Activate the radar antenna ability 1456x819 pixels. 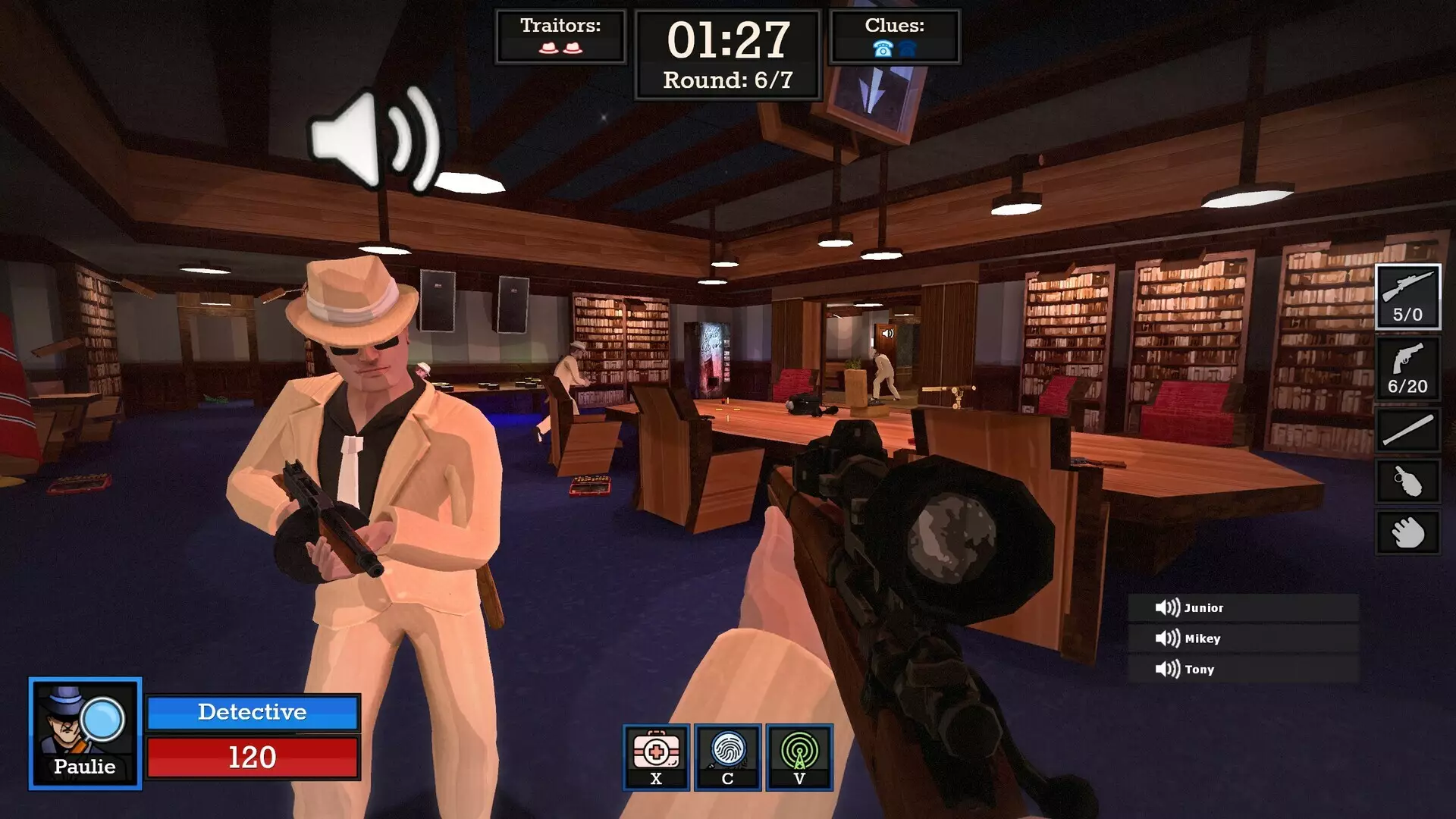(x=799, y=757)
